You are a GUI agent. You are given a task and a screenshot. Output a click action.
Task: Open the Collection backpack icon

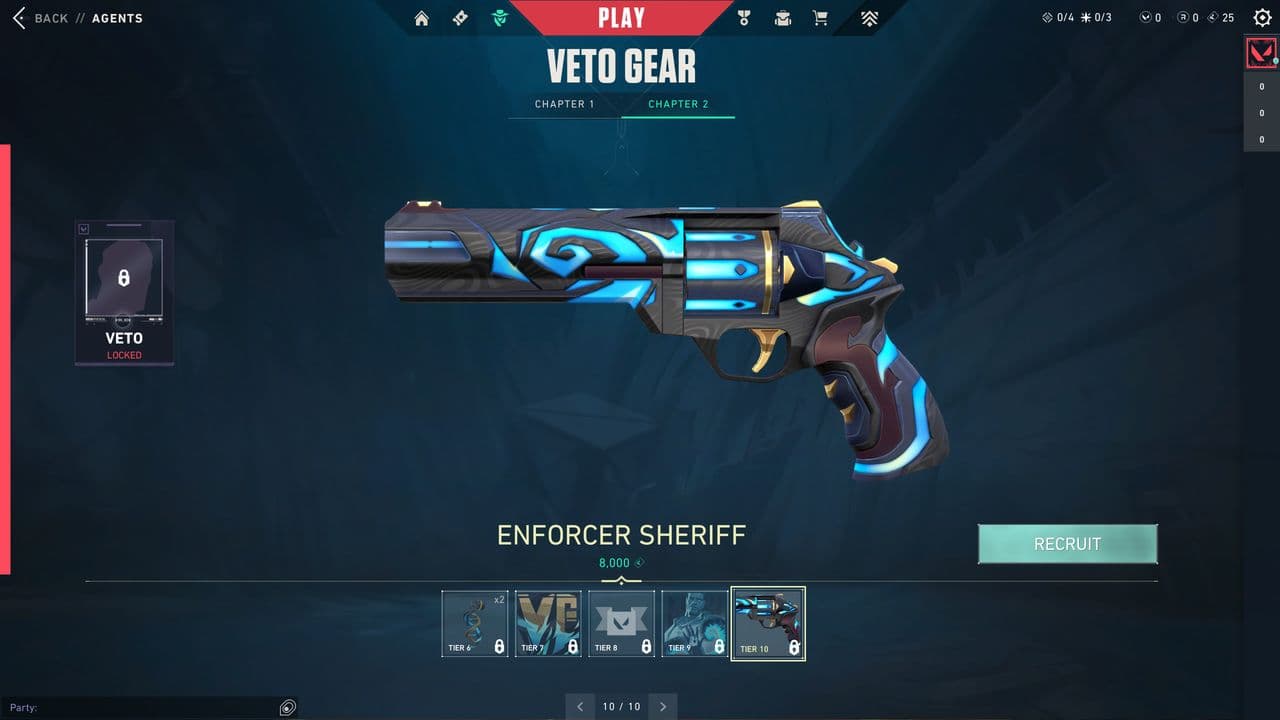click(x=781, y=17)
